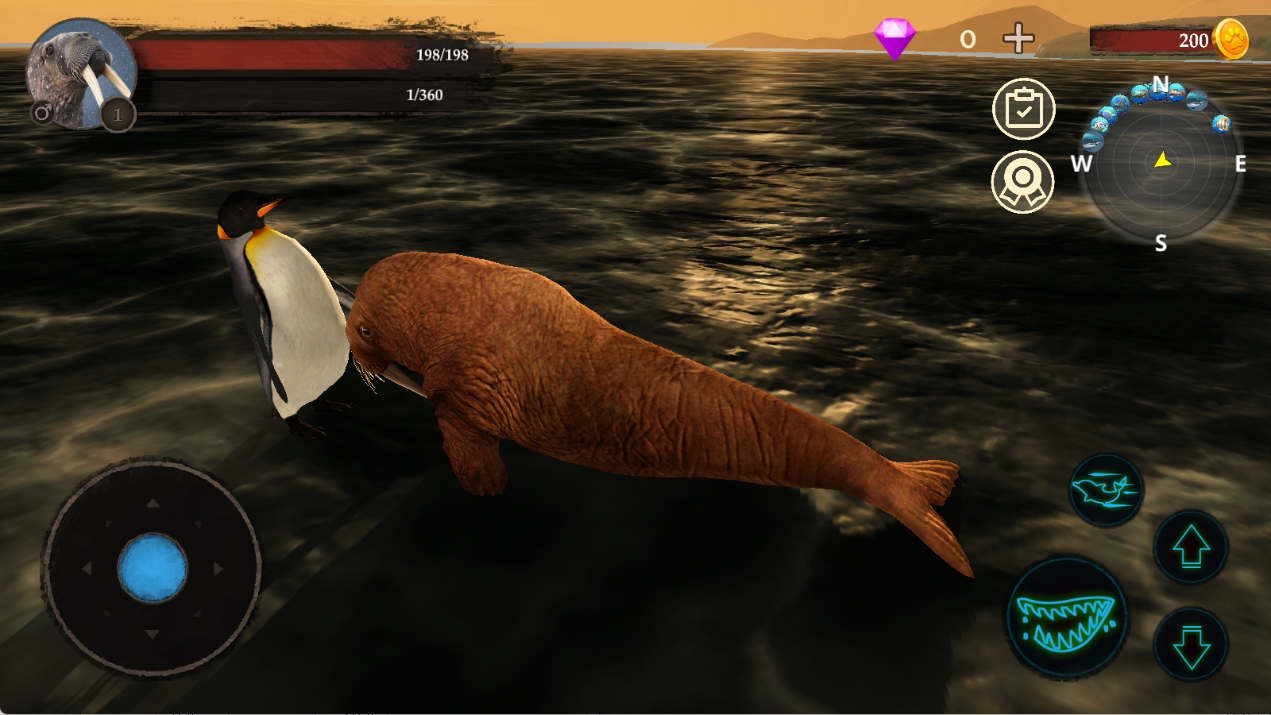Click the blue virtual joystick knob
The height and width of the screenshot is (715, 1271).
coord(152,568)
